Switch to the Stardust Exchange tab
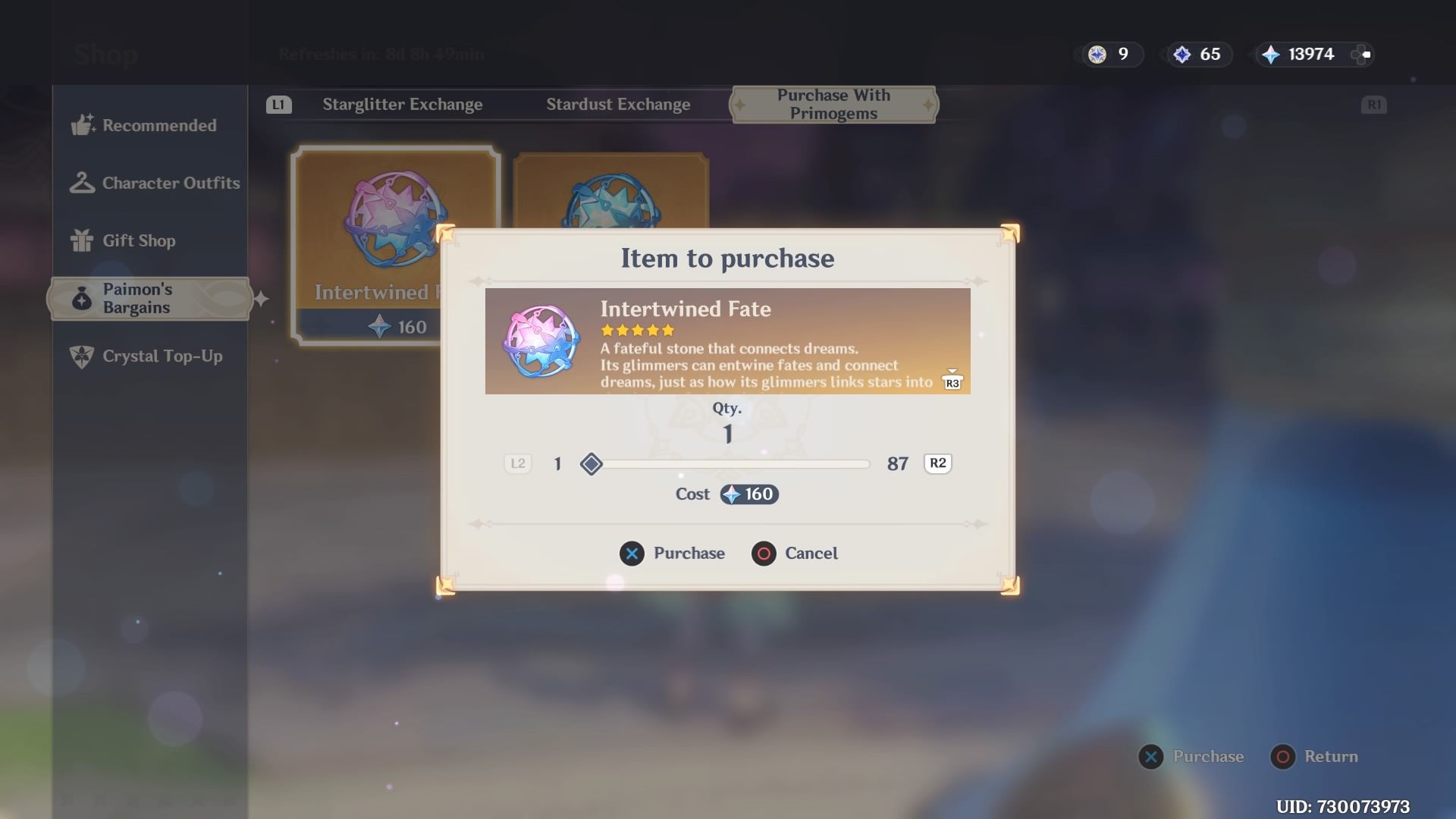 pyautogui.click(x=618, y=104)
